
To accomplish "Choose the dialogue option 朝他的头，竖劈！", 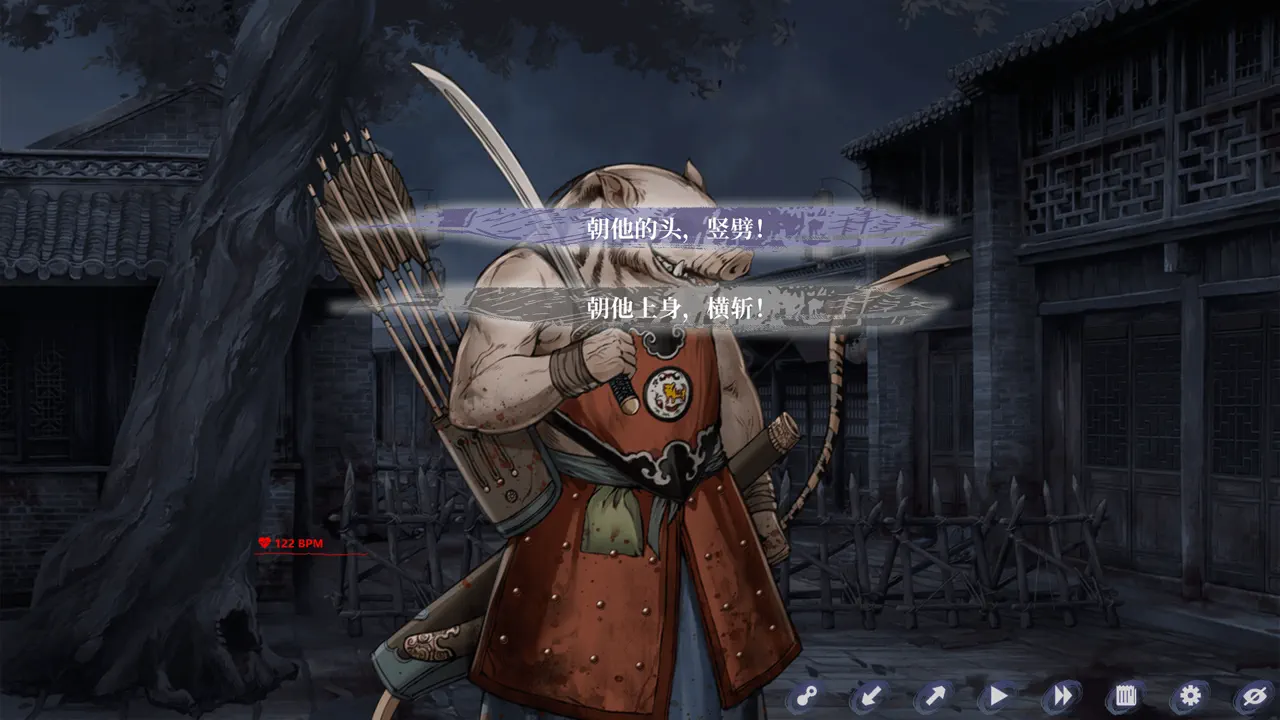I will pyautogui.click(x=676, y=228).
